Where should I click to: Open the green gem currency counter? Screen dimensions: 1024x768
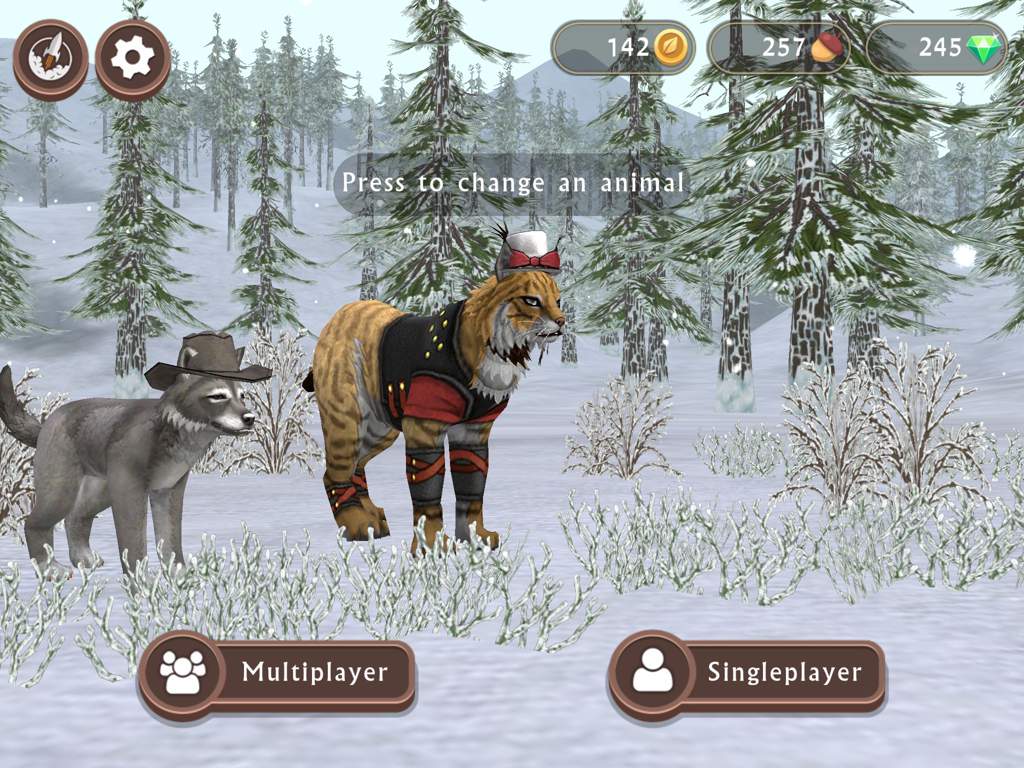pyautogui.click(x=936, y=48)
